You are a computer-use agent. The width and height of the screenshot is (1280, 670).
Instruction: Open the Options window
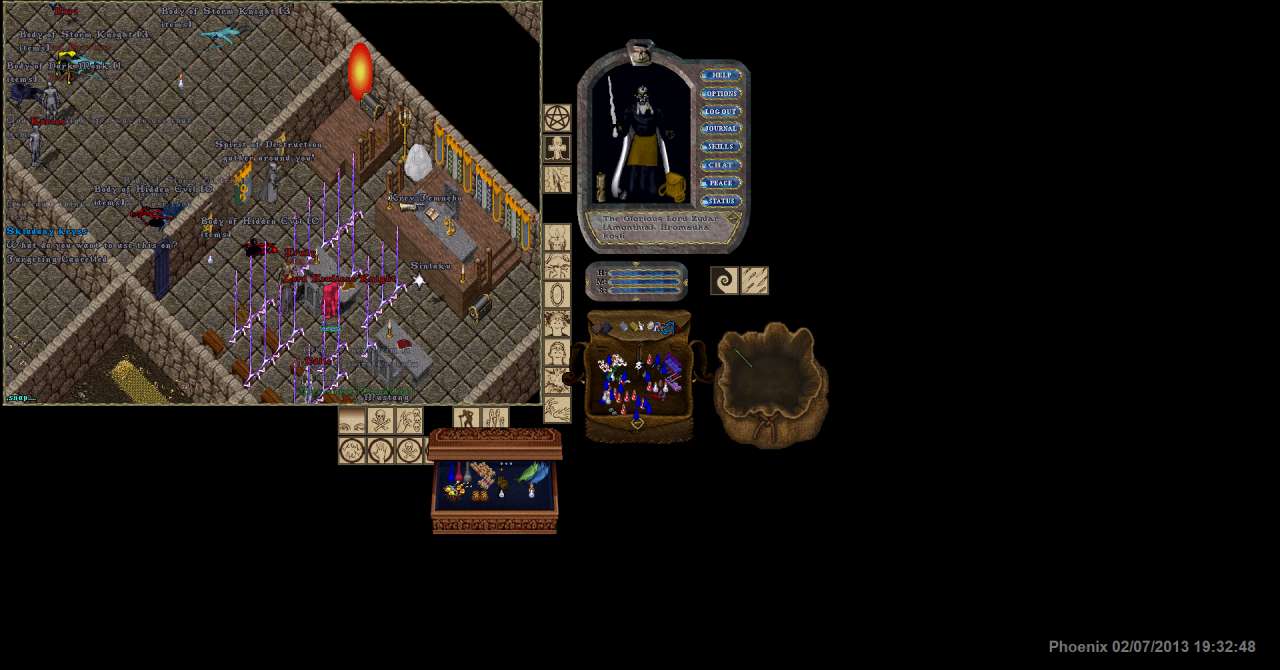pos(720,93)
